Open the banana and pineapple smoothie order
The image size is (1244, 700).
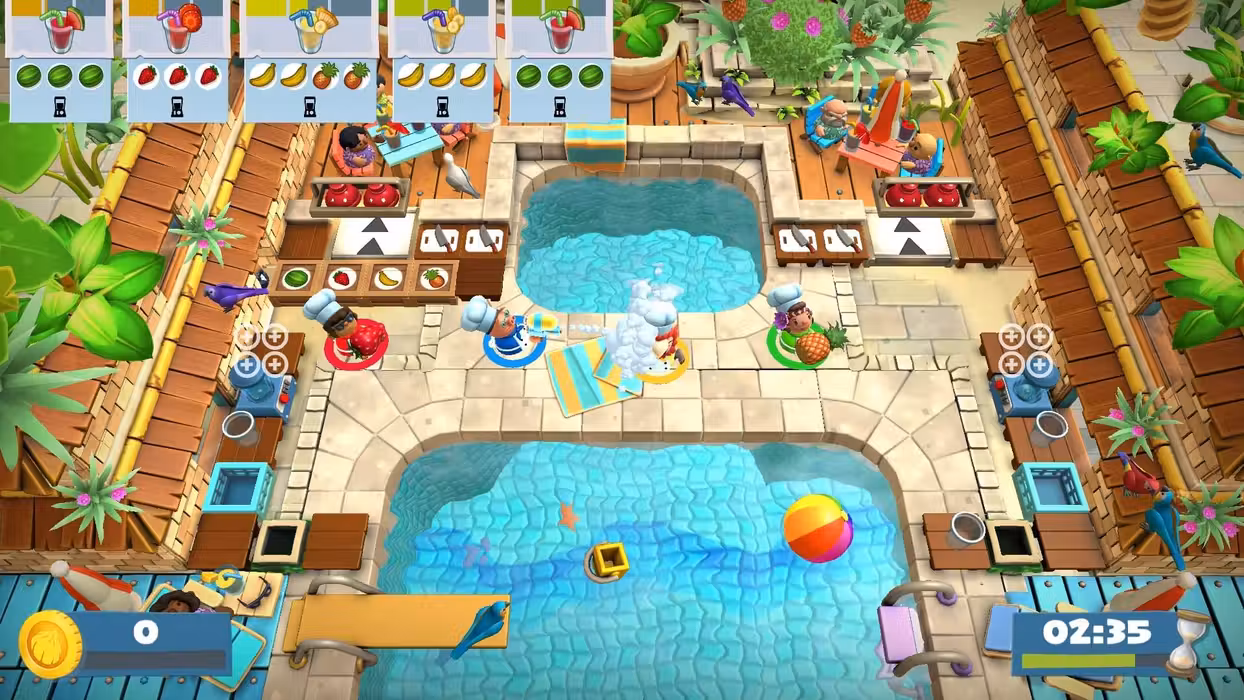309,60
